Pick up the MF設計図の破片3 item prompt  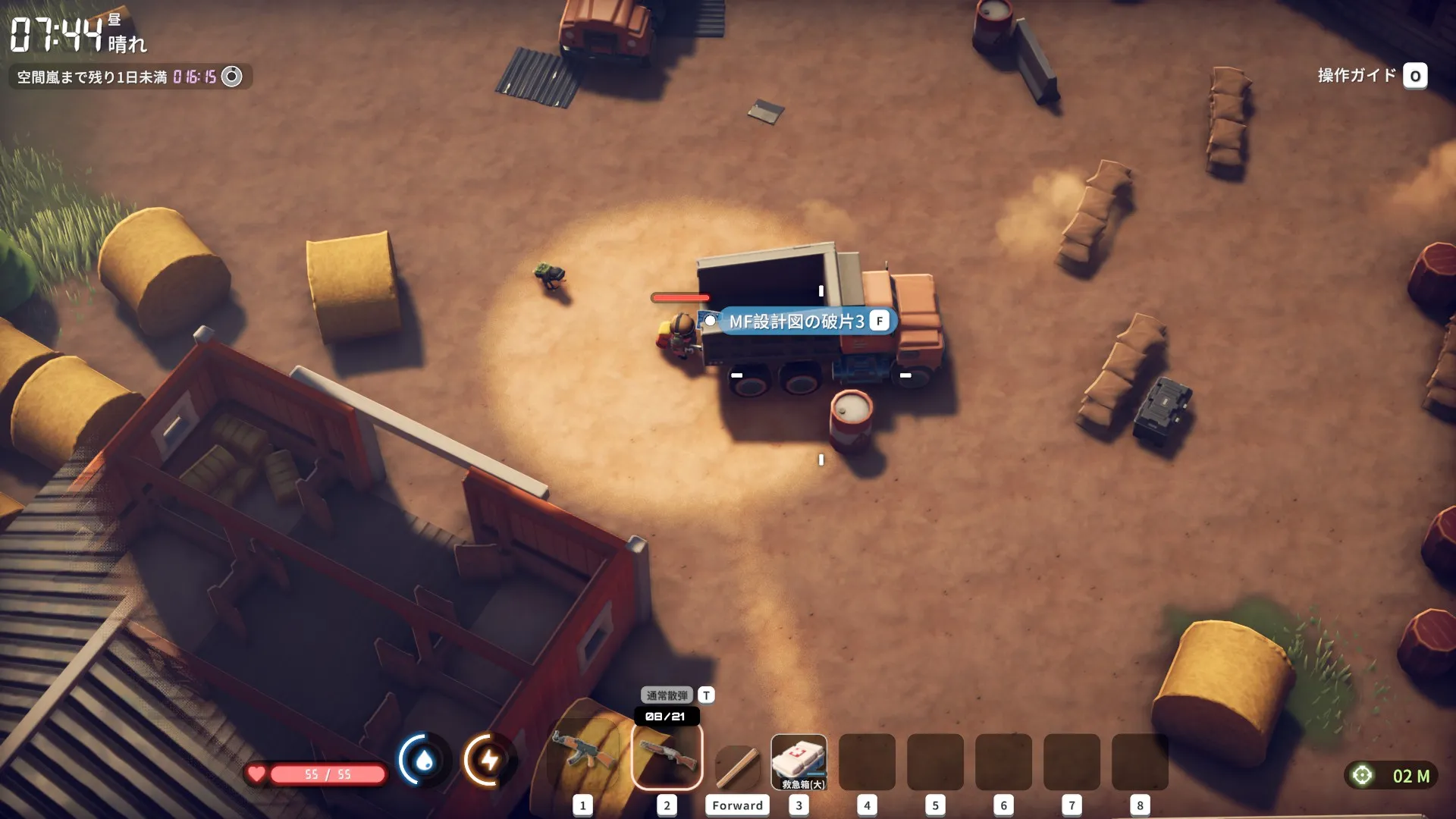point(796,322)
